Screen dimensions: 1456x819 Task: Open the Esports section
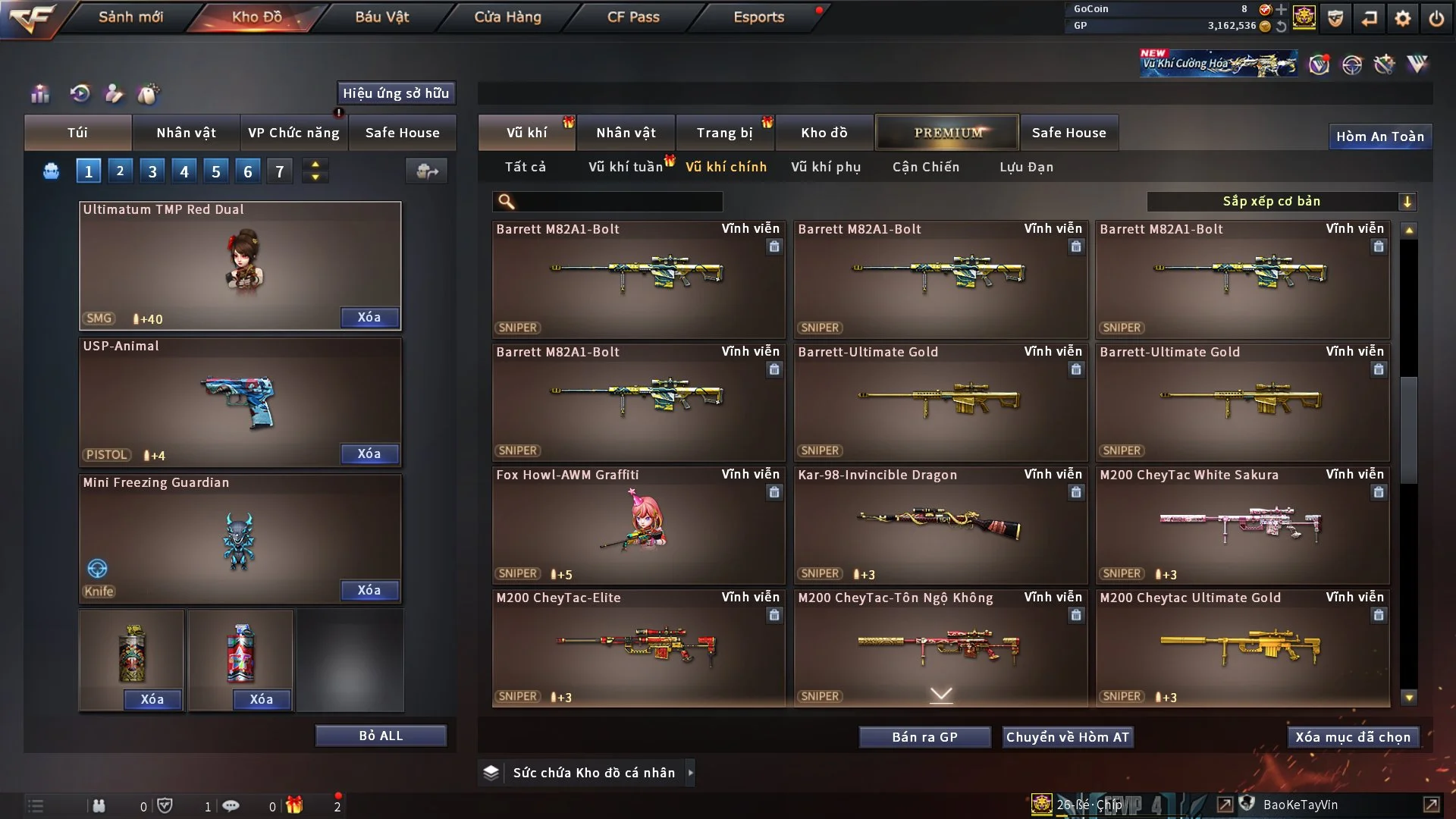point(758,17)
